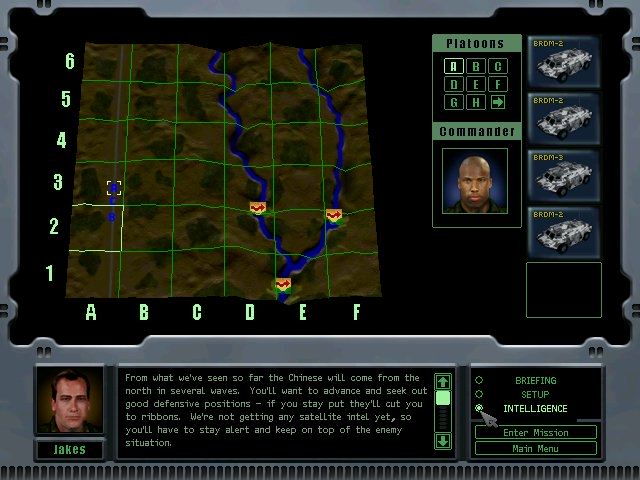Image resolution: width=640 pixels, height=480 pixels.
Task: Click the briefing text scroll-up arrow
Action: [442, 381]
